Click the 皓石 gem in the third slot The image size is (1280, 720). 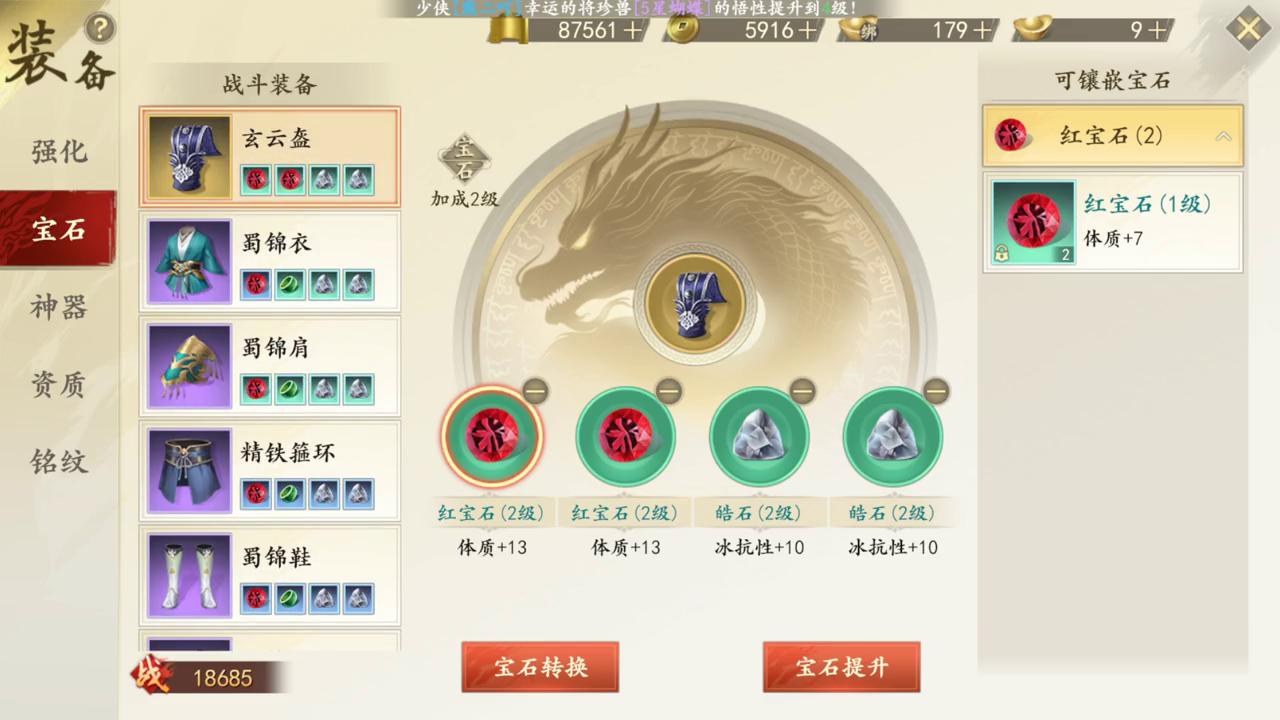point(759,437)
